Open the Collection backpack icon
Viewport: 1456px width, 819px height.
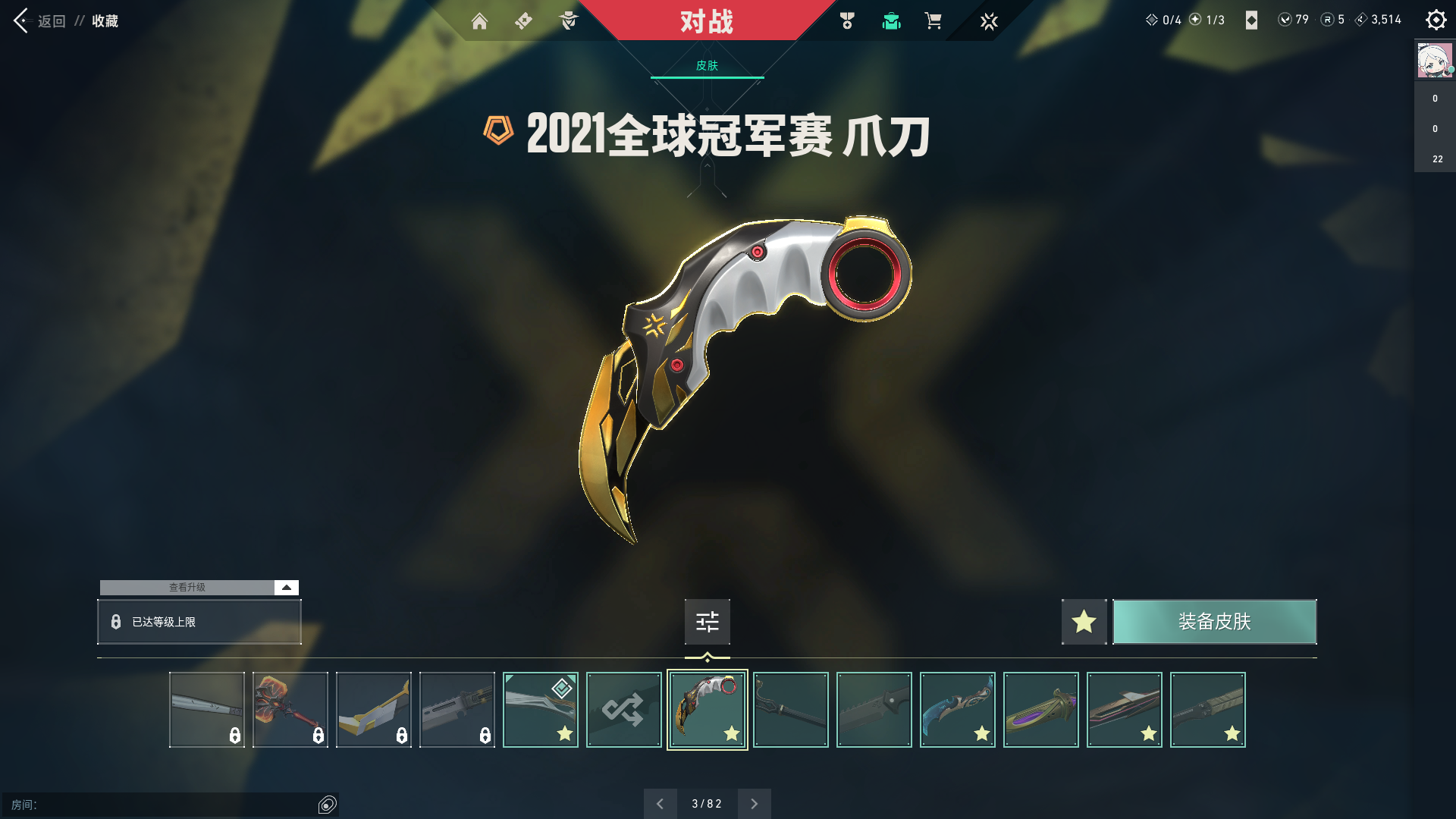click(x=891, y=21)
